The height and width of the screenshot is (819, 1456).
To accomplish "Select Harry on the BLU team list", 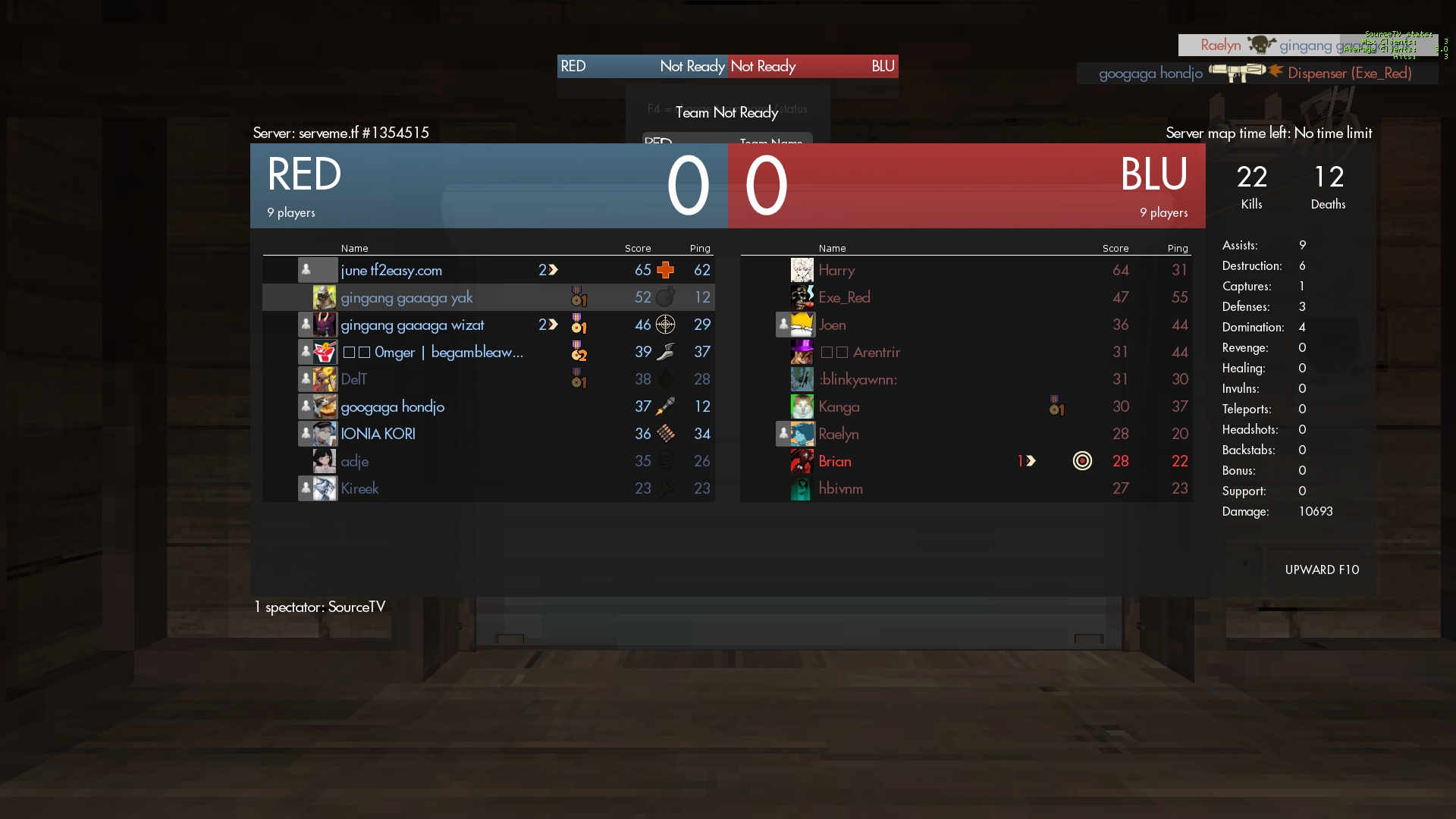I will tap(836, 270).
